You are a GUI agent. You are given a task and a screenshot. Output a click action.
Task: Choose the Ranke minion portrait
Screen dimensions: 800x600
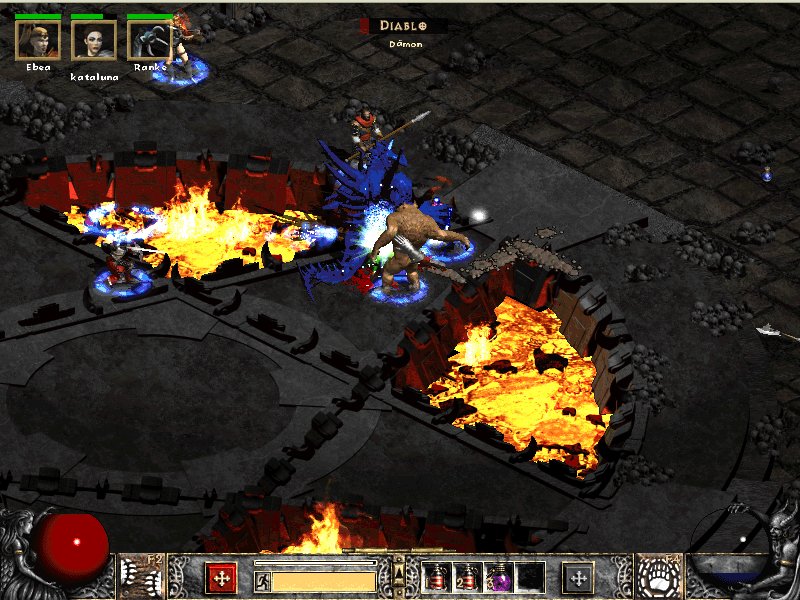[150, 40]
